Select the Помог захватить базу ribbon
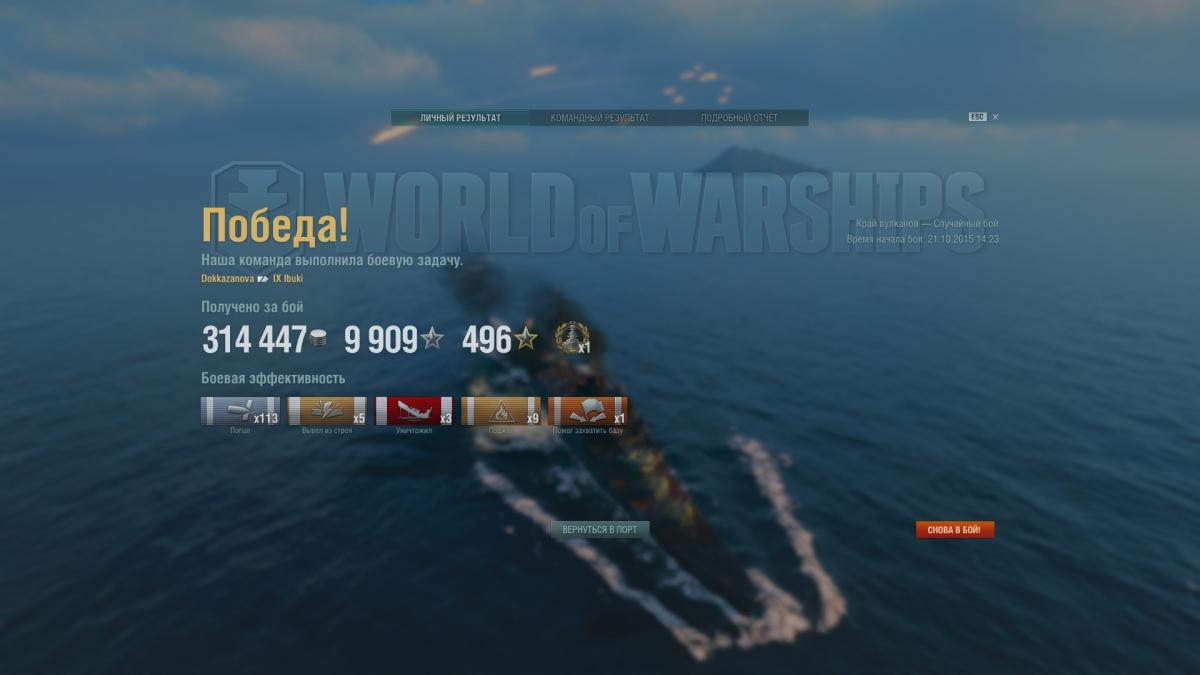The height and width of the screenshot is (675, 1200). click(x=588, y=411)
